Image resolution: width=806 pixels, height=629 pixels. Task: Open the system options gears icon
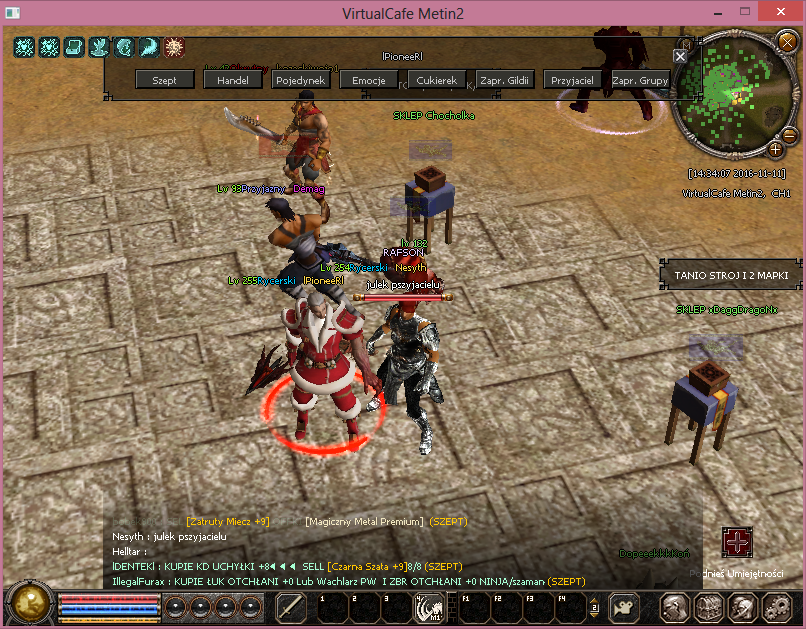click(x=776, y=606)
